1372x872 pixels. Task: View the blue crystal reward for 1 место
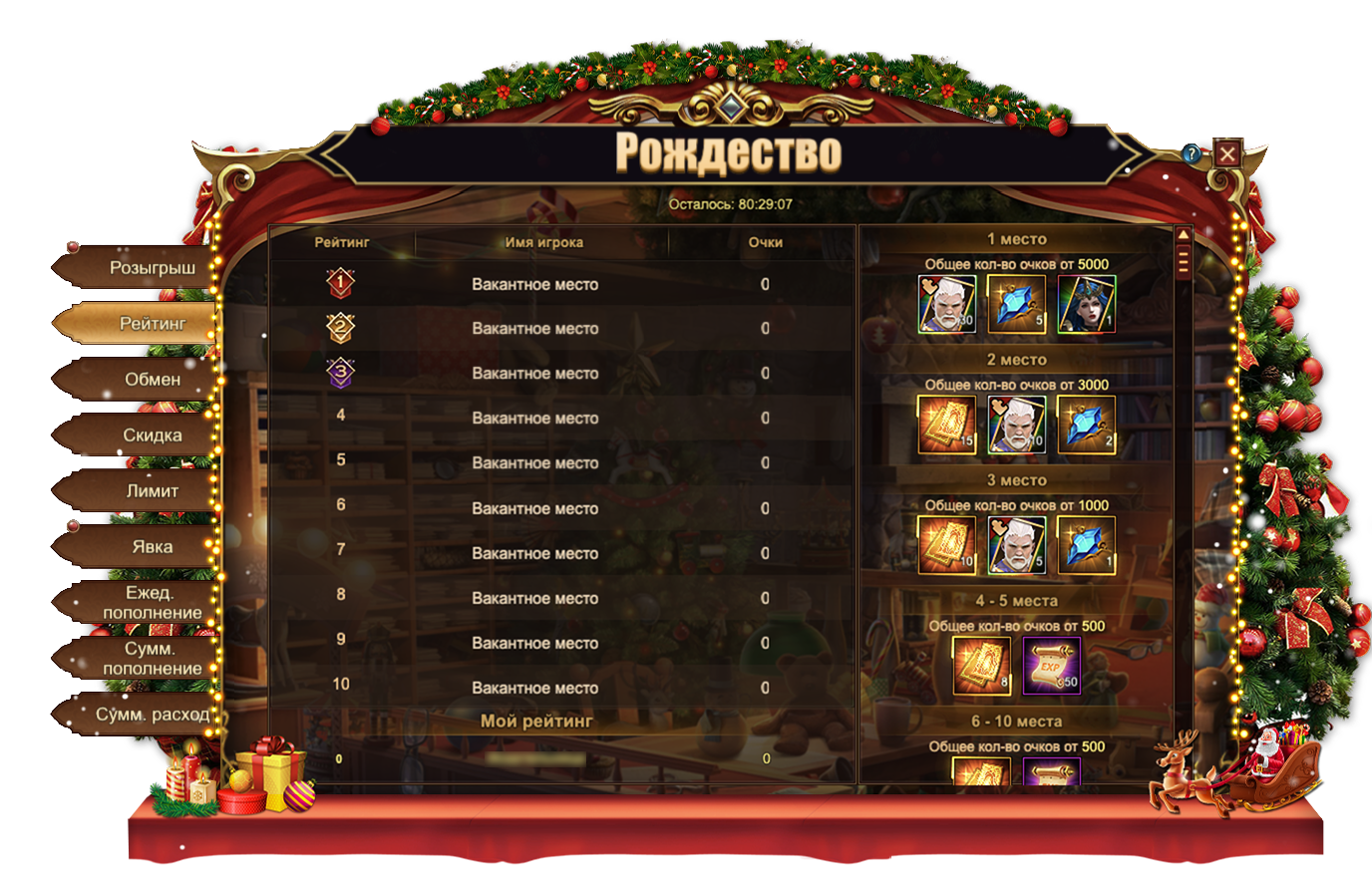click(1016, 304)
